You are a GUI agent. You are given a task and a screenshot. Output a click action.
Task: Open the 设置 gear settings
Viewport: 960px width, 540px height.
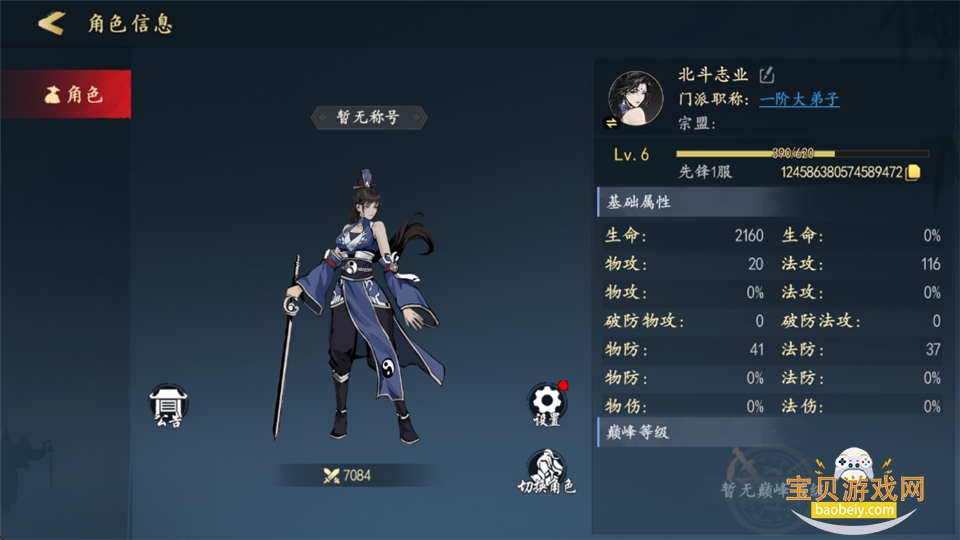pyautogui.click(x=546, y=404)
